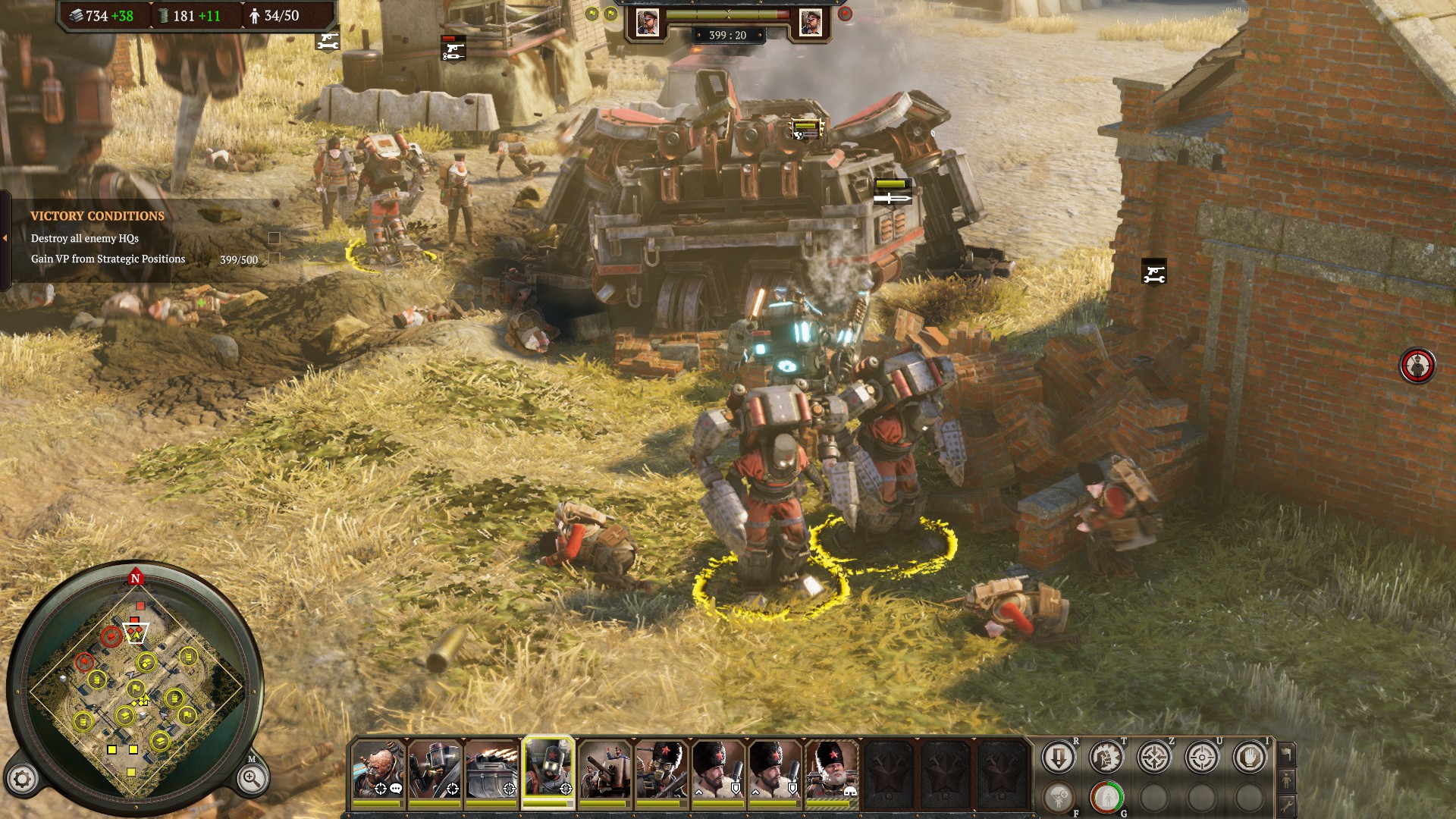Activate the crosshair attack command
1456x819 pixels.
point(1202,758)
